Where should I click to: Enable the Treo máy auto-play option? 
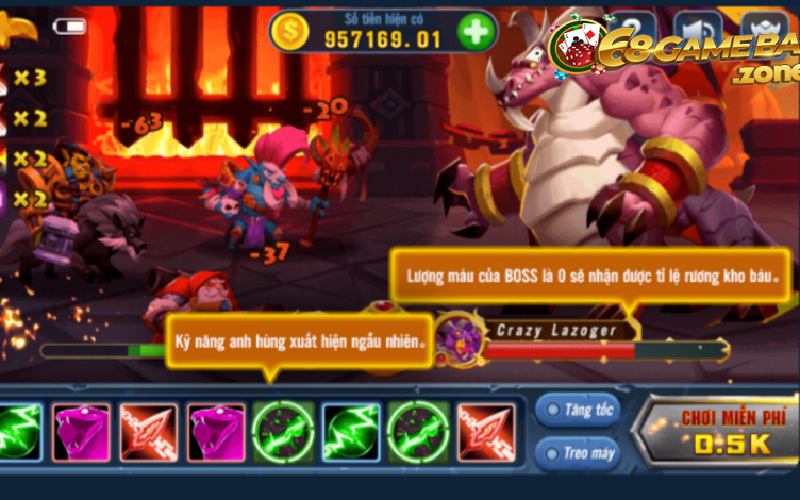coord(578,453)
